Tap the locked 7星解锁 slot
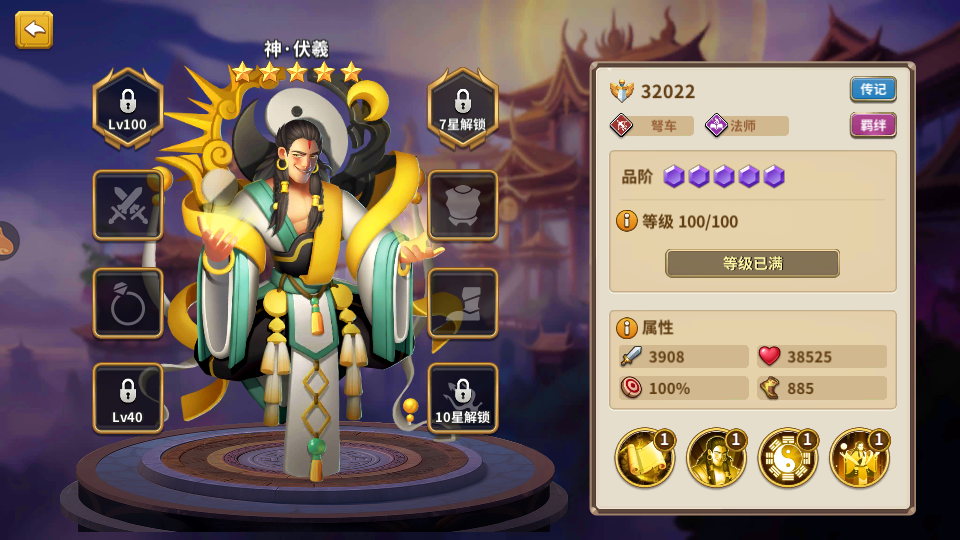Screen dimensions: 960x540 coord(463,108)
